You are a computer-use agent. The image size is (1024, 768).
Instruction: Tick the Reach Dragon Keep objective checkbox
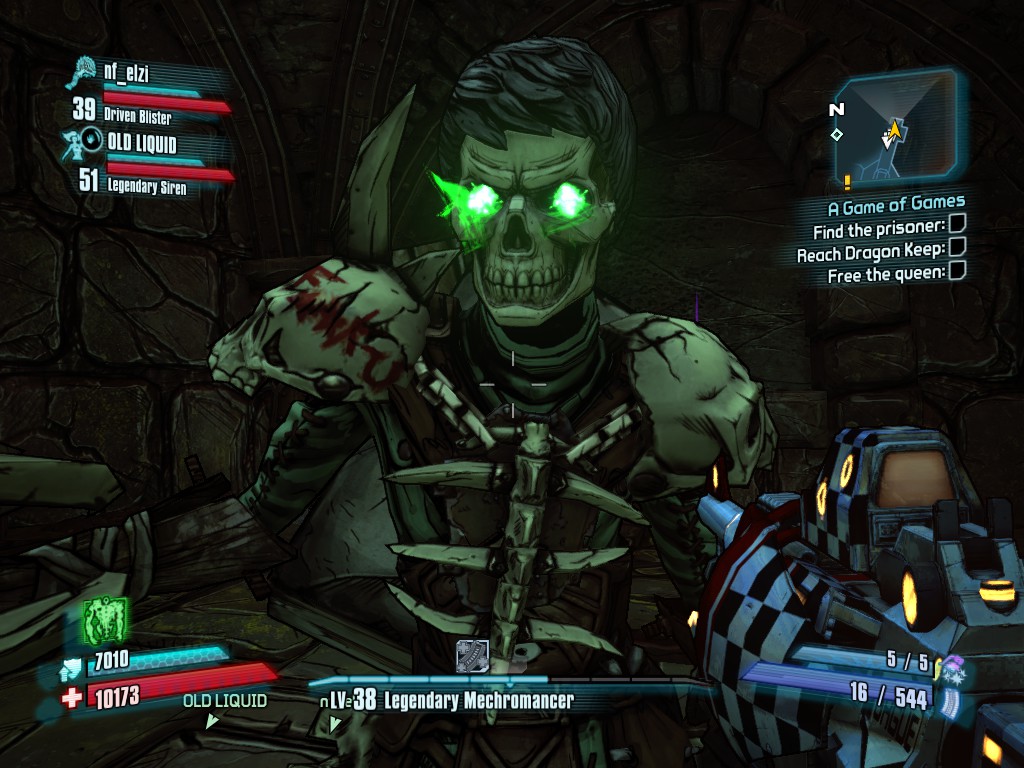pyautogui.click(x=957, y=248)
